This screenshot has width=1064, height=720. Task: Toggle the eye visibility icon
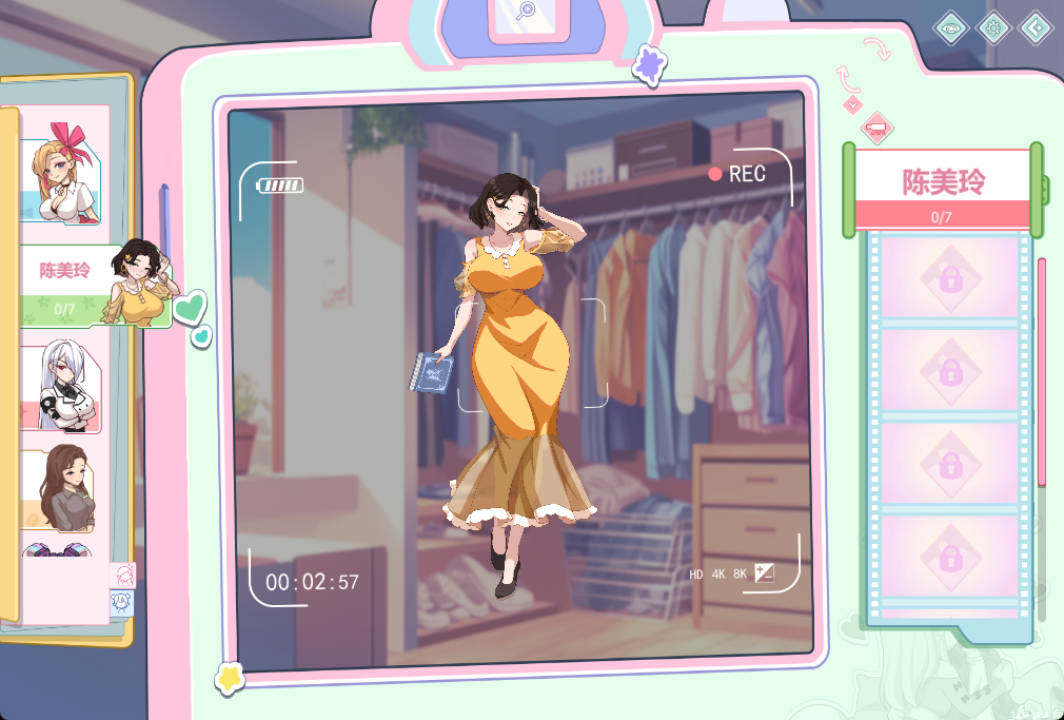click(x=951, y=28)
